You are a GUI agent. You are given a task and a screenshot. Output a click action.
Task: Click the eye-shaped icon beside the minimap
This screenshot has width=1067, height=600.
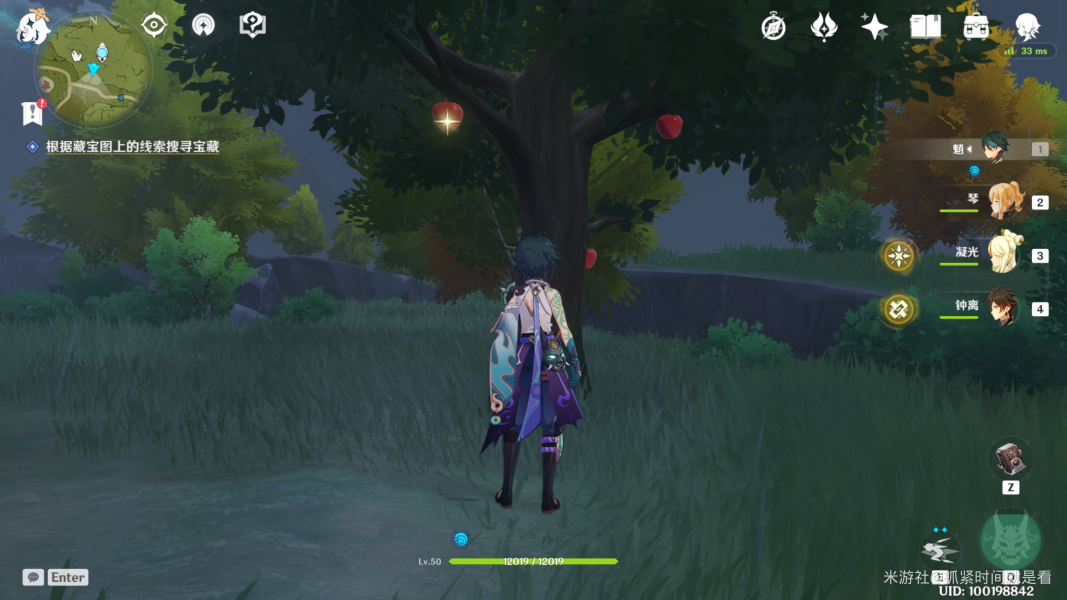click(x=154, y=25)
